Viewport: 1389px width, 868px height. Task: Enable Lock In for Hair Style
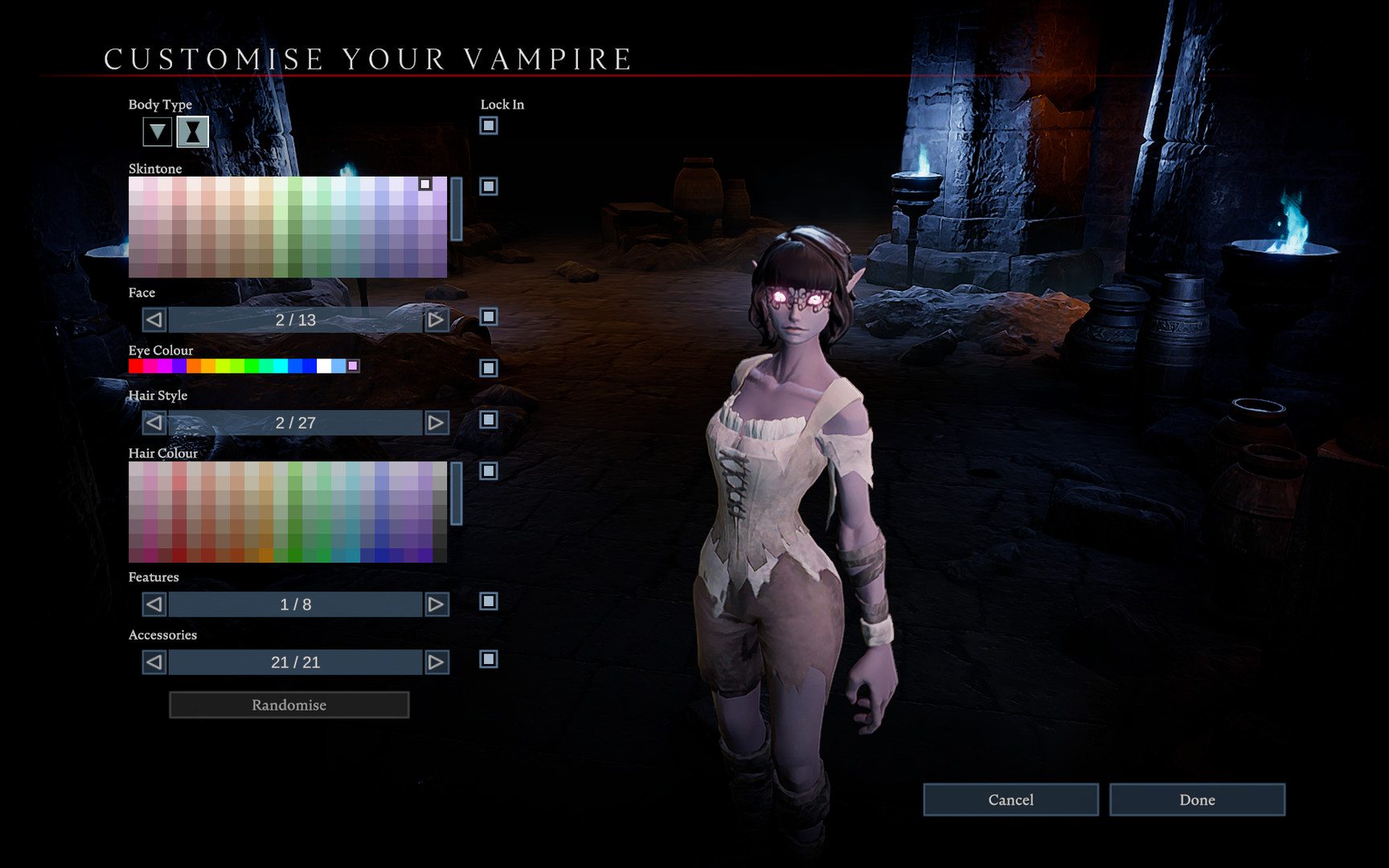(x=488, y=420)
